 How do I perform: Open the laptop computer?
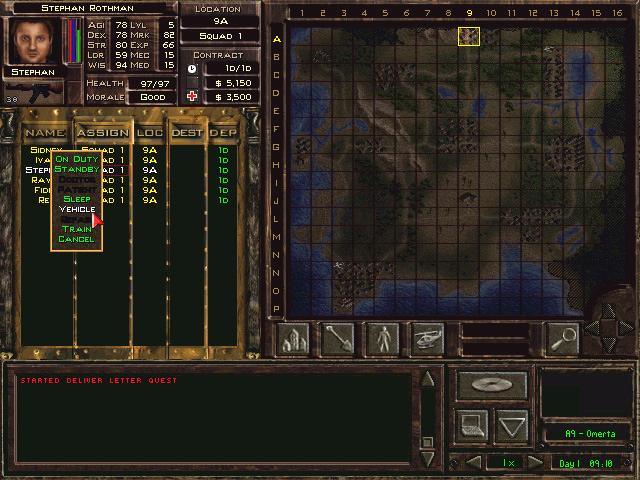(x=472, y=426)
